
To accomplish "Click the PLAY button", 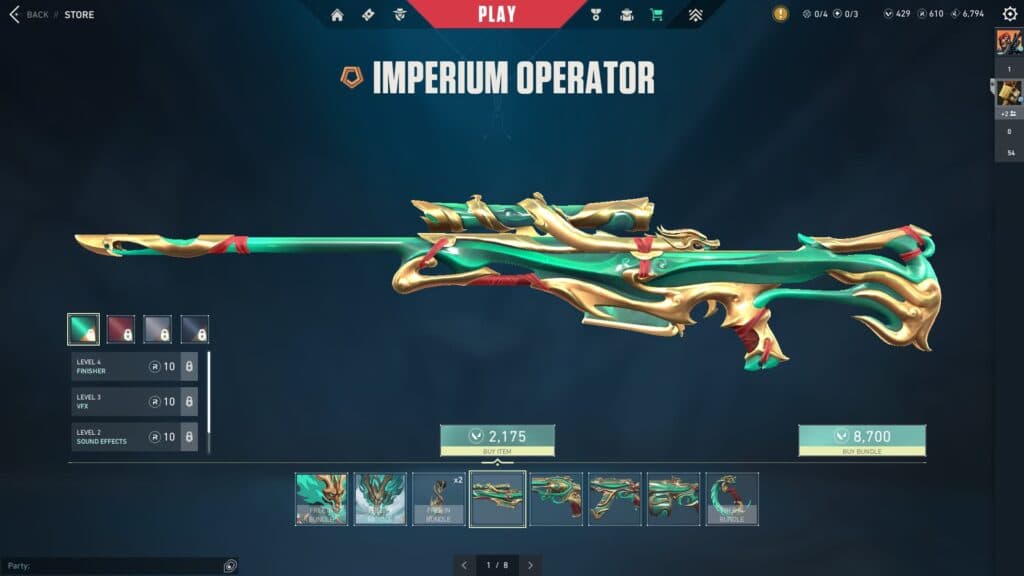I will [497, 14].
